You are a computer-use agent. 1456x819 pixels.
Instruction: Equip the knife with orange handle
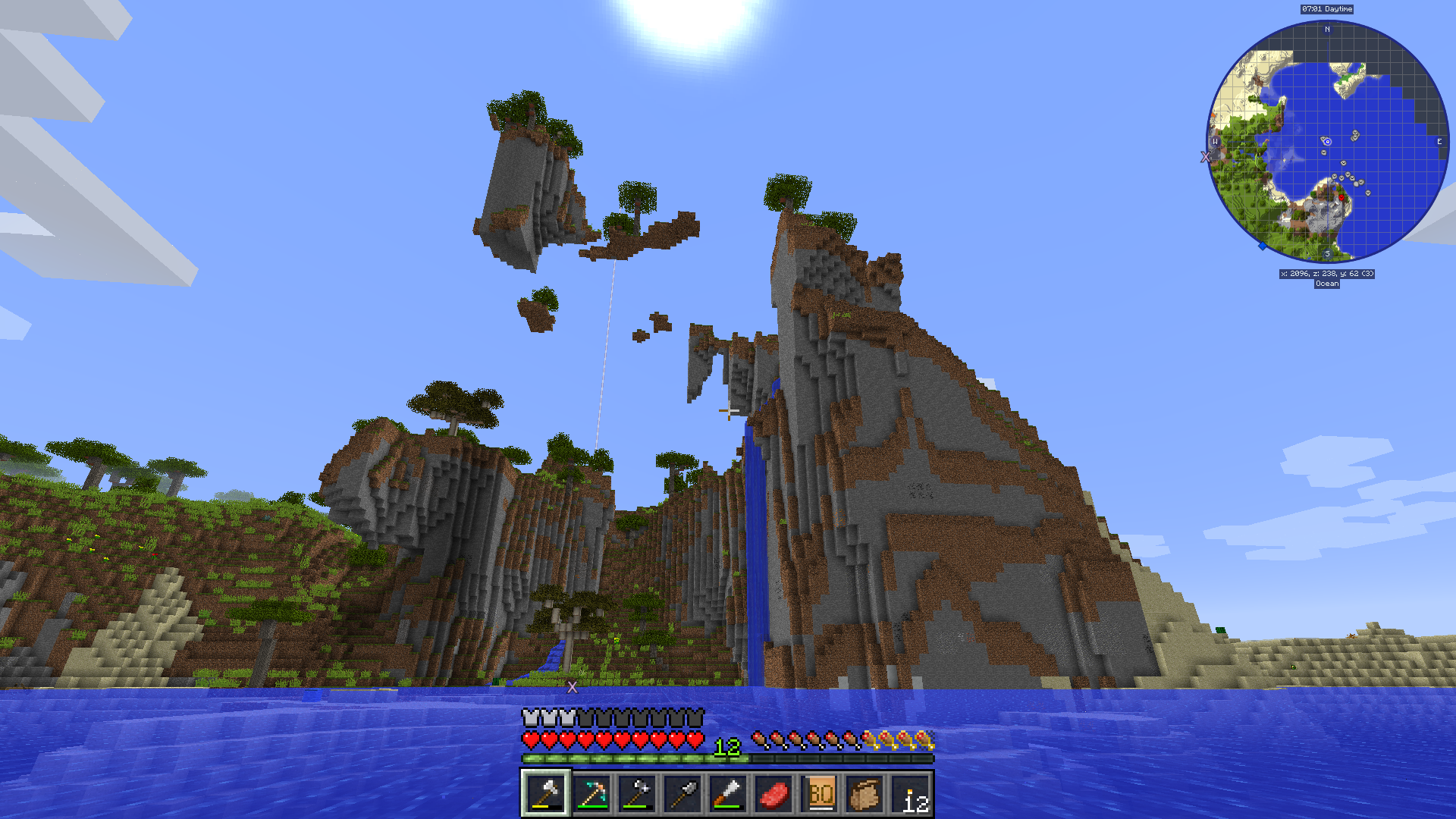(x=728, y=794)
